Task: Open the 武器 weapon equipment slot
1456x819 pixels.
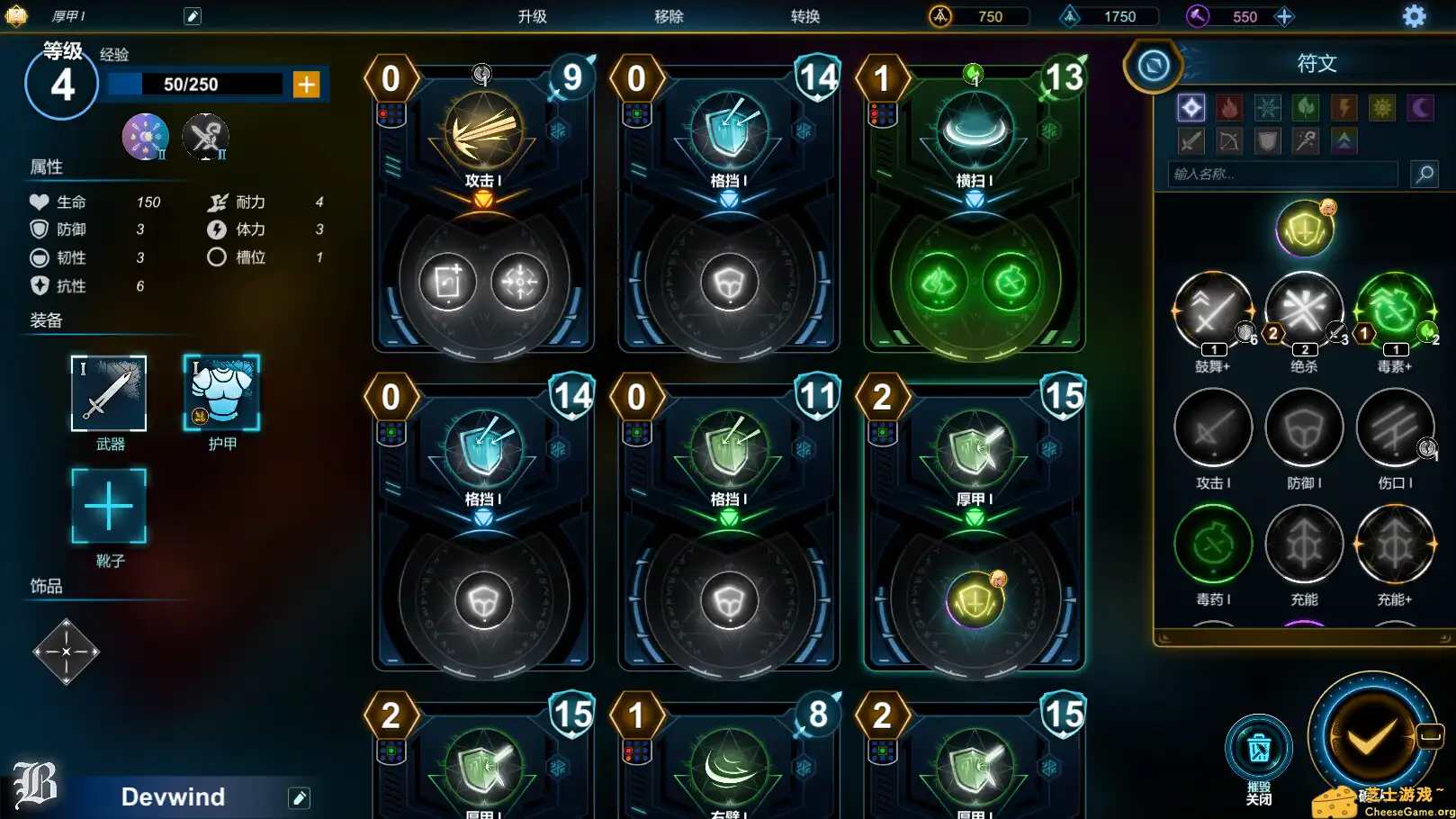Action: [109, 394]
